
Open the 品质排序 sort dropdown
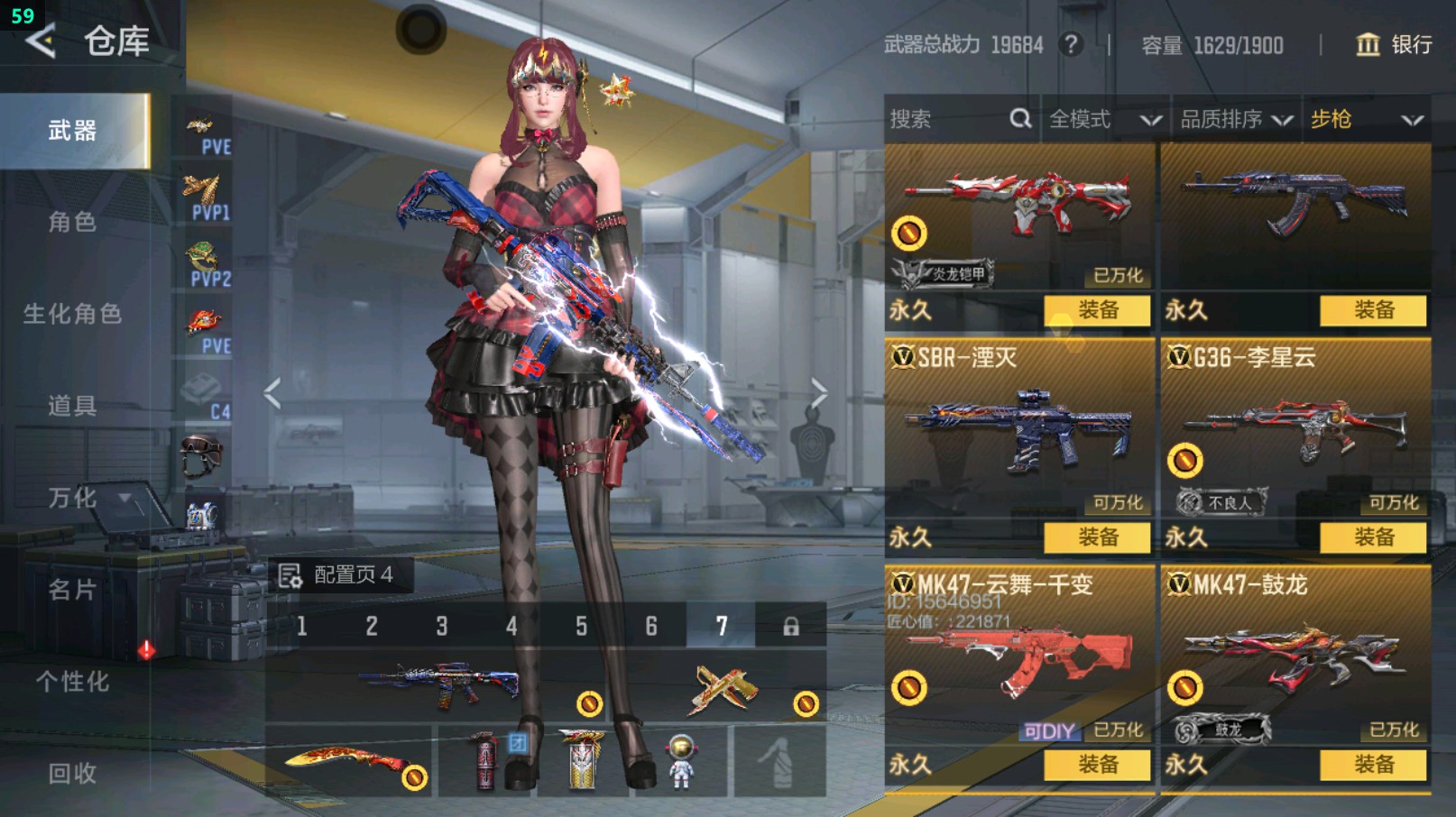tap(1236, 119)
